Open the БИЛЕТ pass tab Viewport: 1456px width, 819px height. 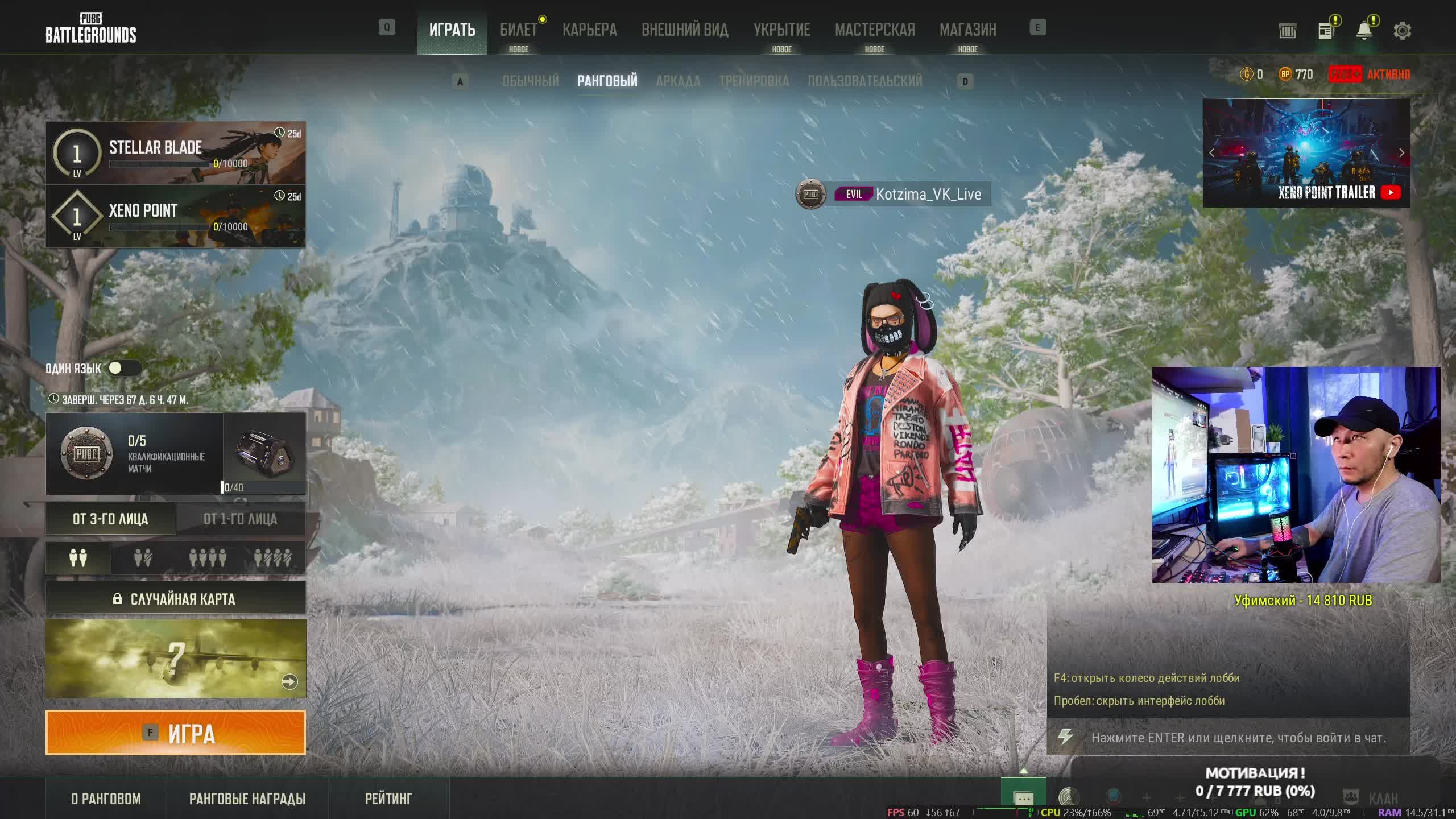coord(518,30)
